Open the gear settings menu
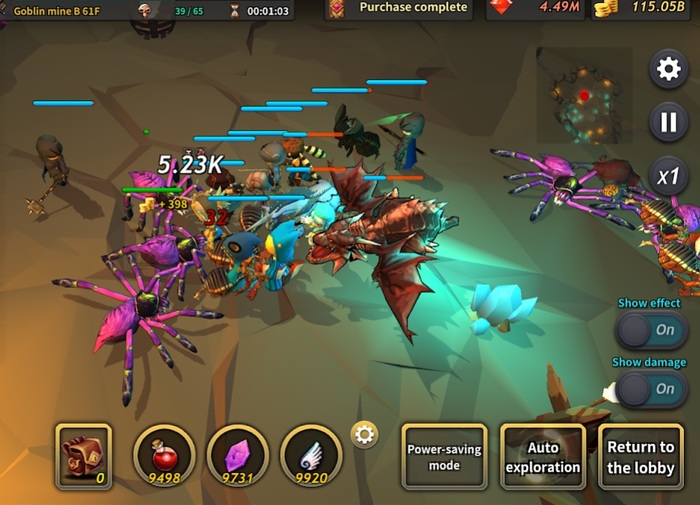Screen dimensions: 700x505 (667, 69)
